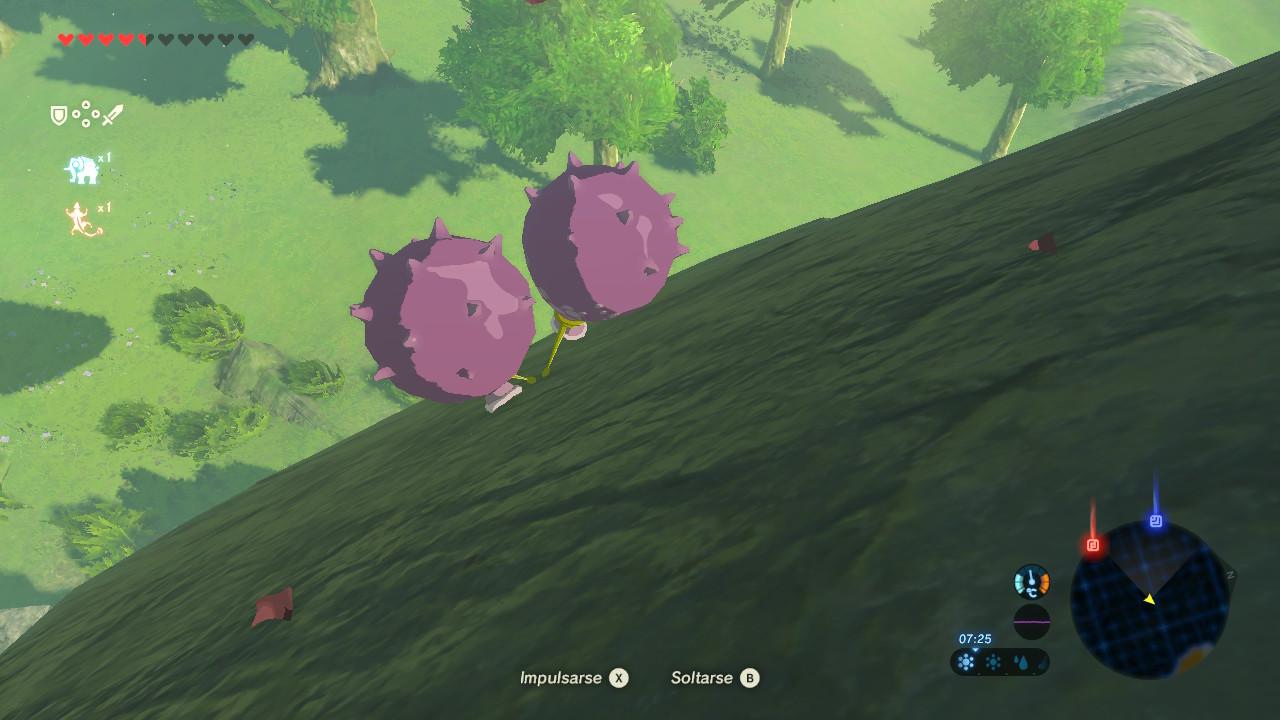Activate the blue elephant champion ability
The height and width of the screenshot is (720, 1280).
[82, 170]
